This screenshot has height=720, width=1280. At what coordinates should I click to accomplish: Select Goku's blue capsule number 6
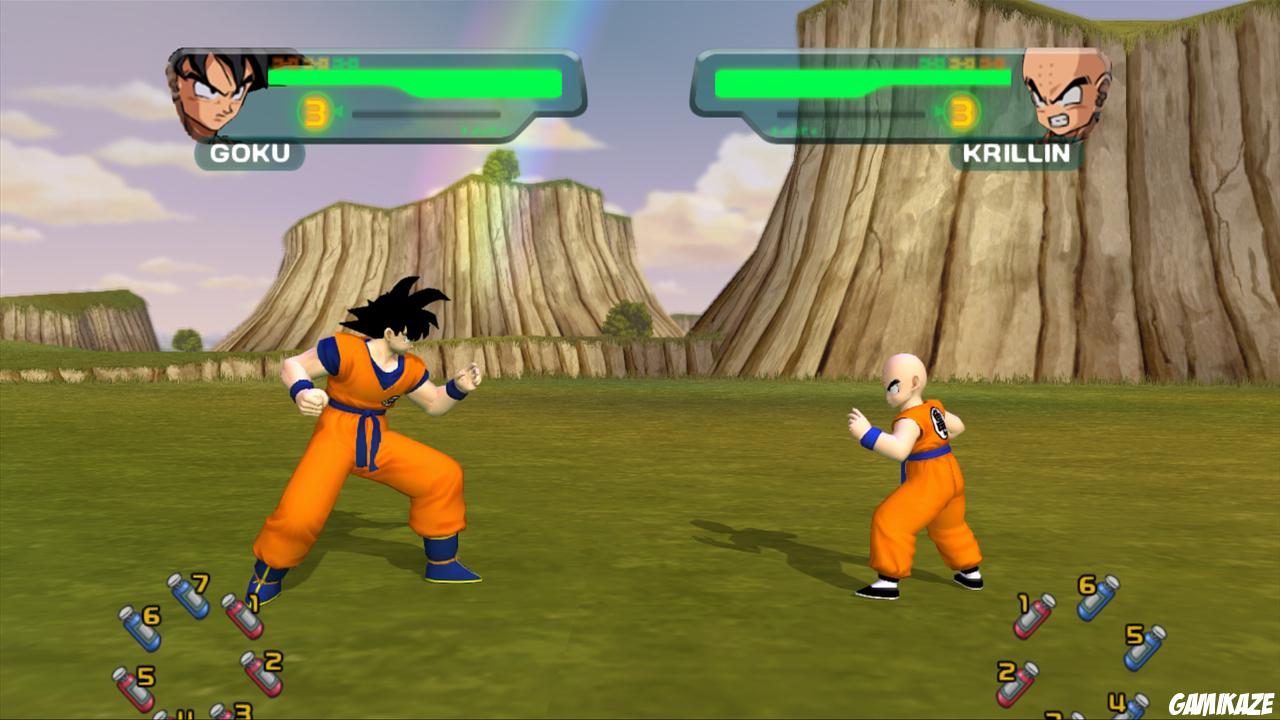click(x=140, y=629)
